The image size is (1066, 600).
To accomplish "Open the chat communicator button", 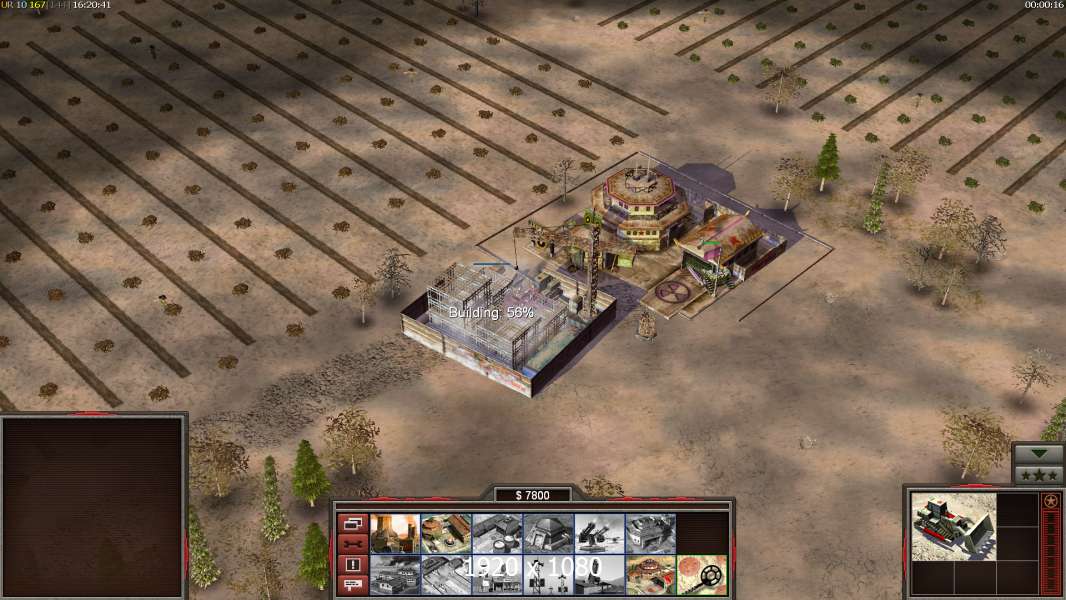I will (352, 585).
